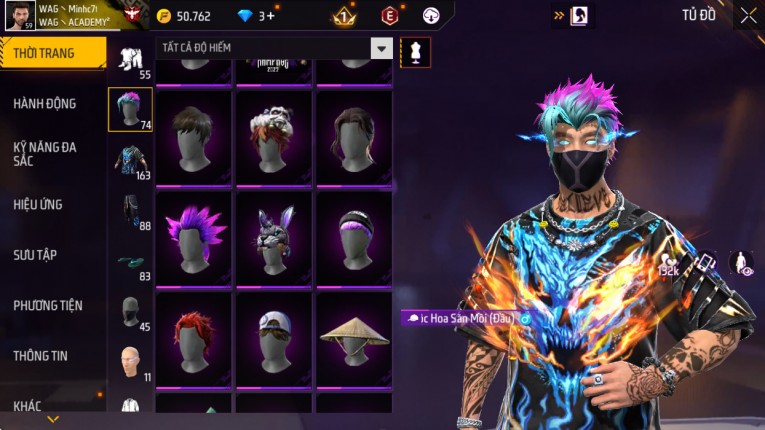The height and width of the screenshot is (430, 765).
Task: Open the player profile avatar
Action: (19, 15)
